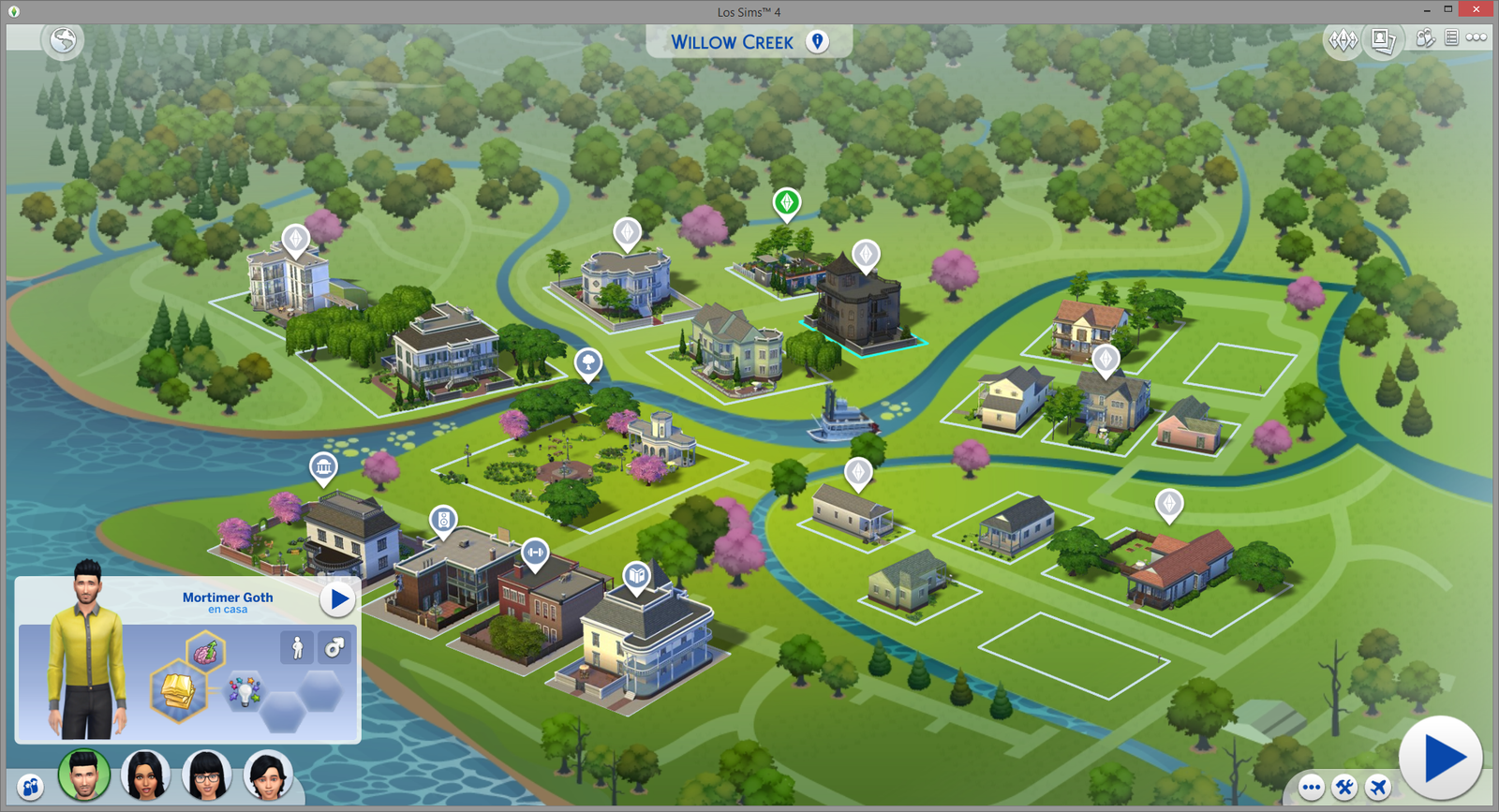The width and height of the screenshot is (1499, 812).
Task: Click the airplane travel button
Action: tap(1377, 787)
